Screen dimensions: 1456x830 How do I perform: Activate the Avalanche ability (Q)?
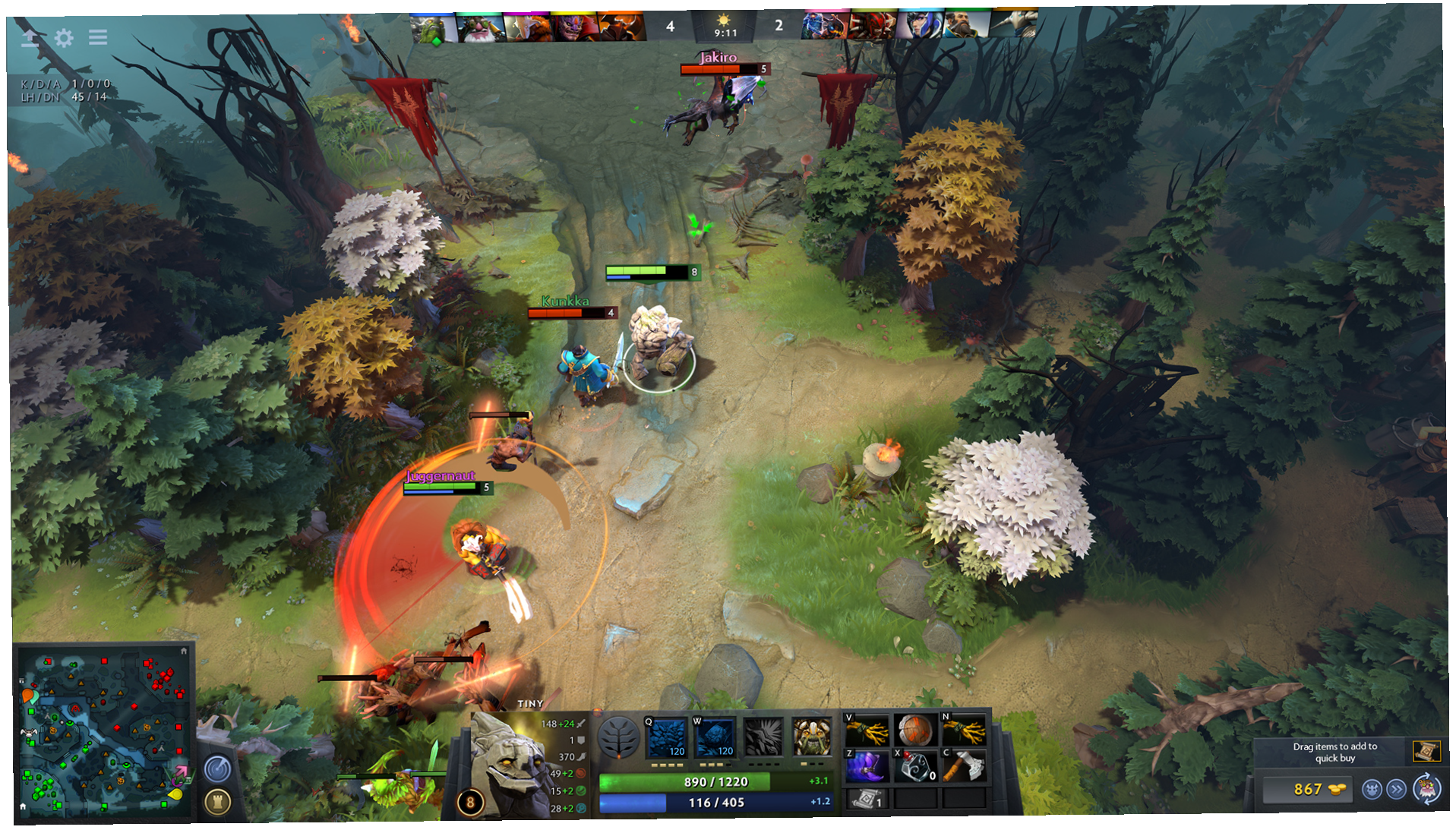pyautogui.click(x=666, y=737)
